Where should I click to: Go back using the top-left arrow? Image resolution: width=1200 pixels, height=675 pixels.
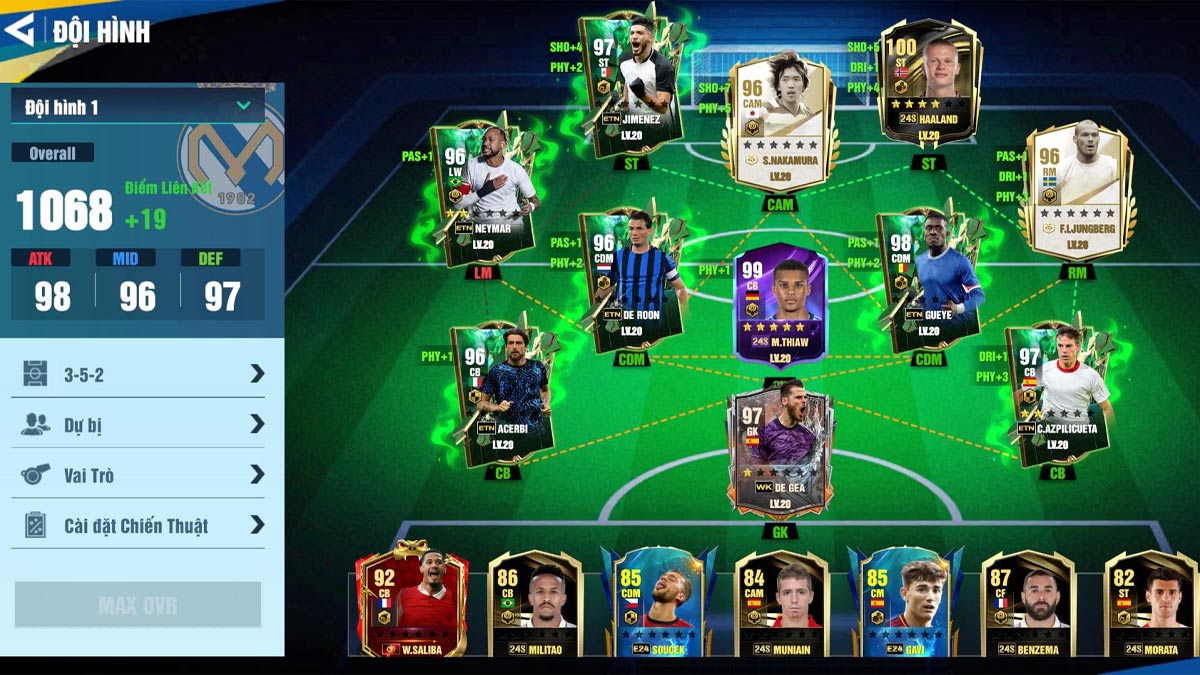pos(20,30)
